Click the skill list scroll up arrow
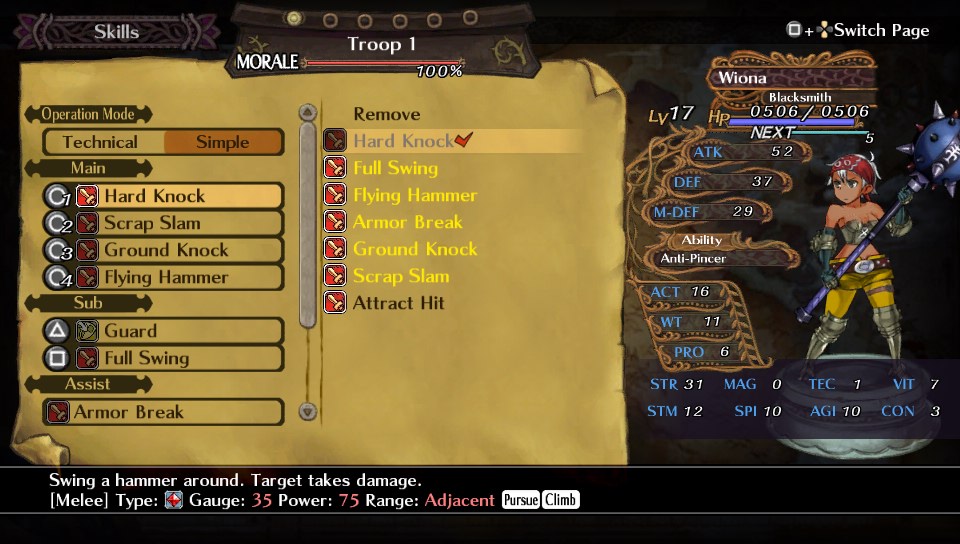Screen dimensions: 960x544 (308, 112)
